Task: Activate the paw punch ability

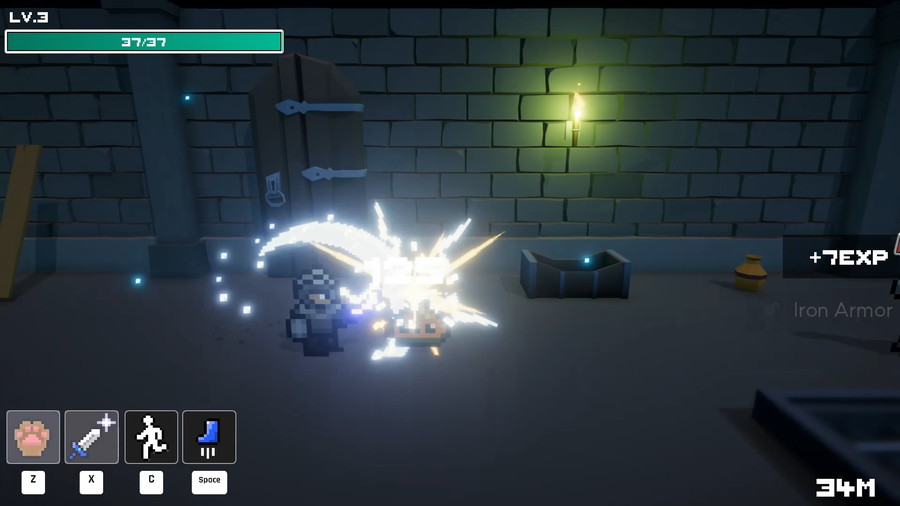Action: point(33,437)
